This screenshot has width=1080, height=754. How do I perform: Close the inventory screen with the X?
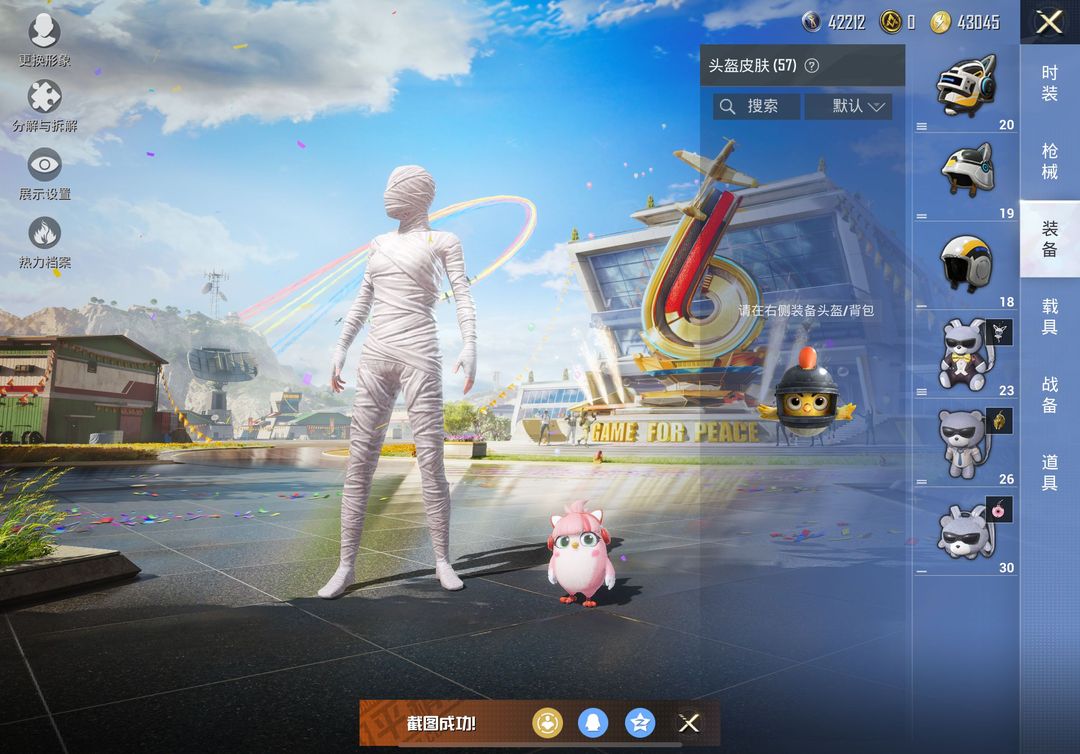click(1049, 22)
